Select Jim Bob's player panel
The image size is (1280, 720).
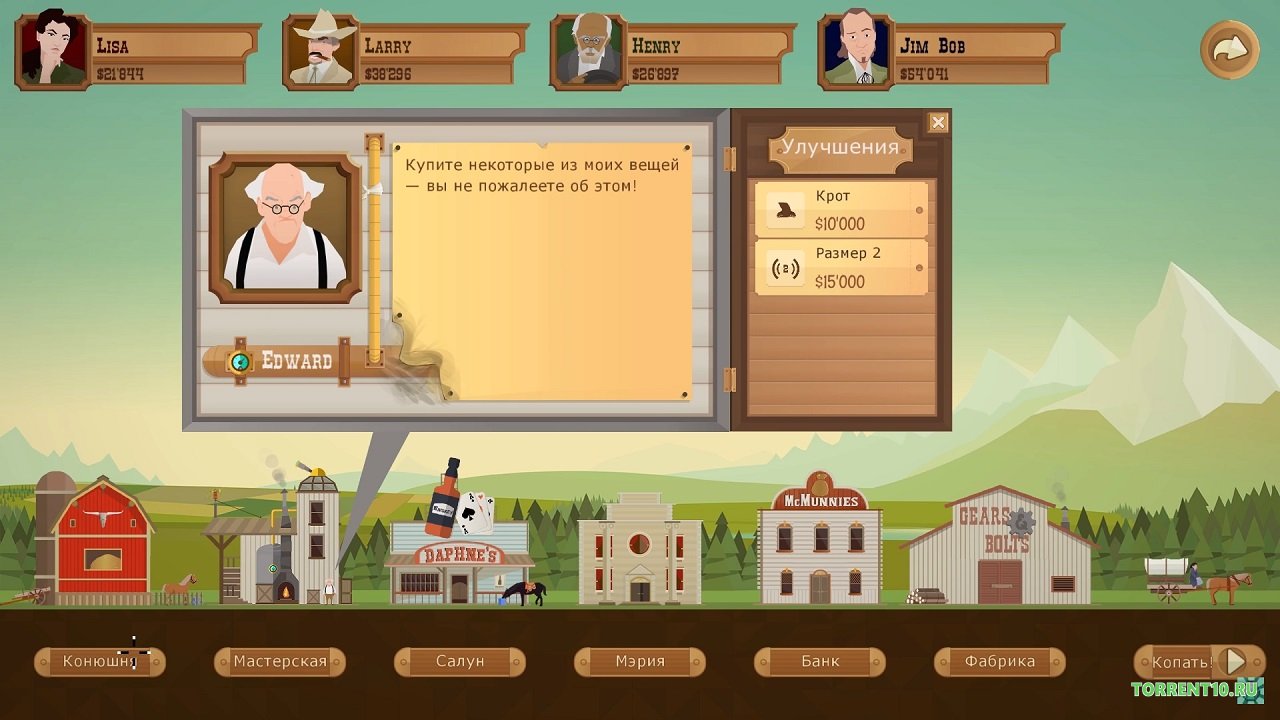point(940,52)
